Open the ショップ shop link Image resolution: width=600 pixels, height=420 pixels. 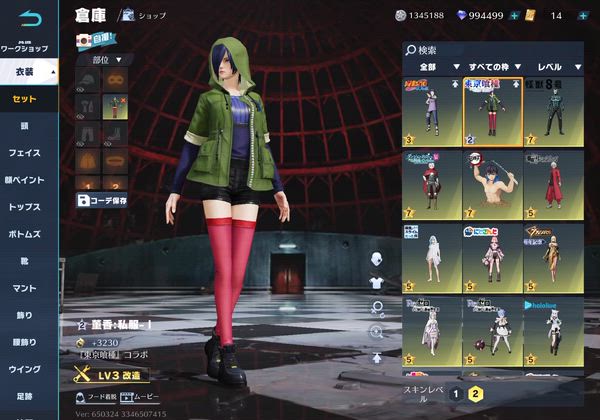click(143, 15)
